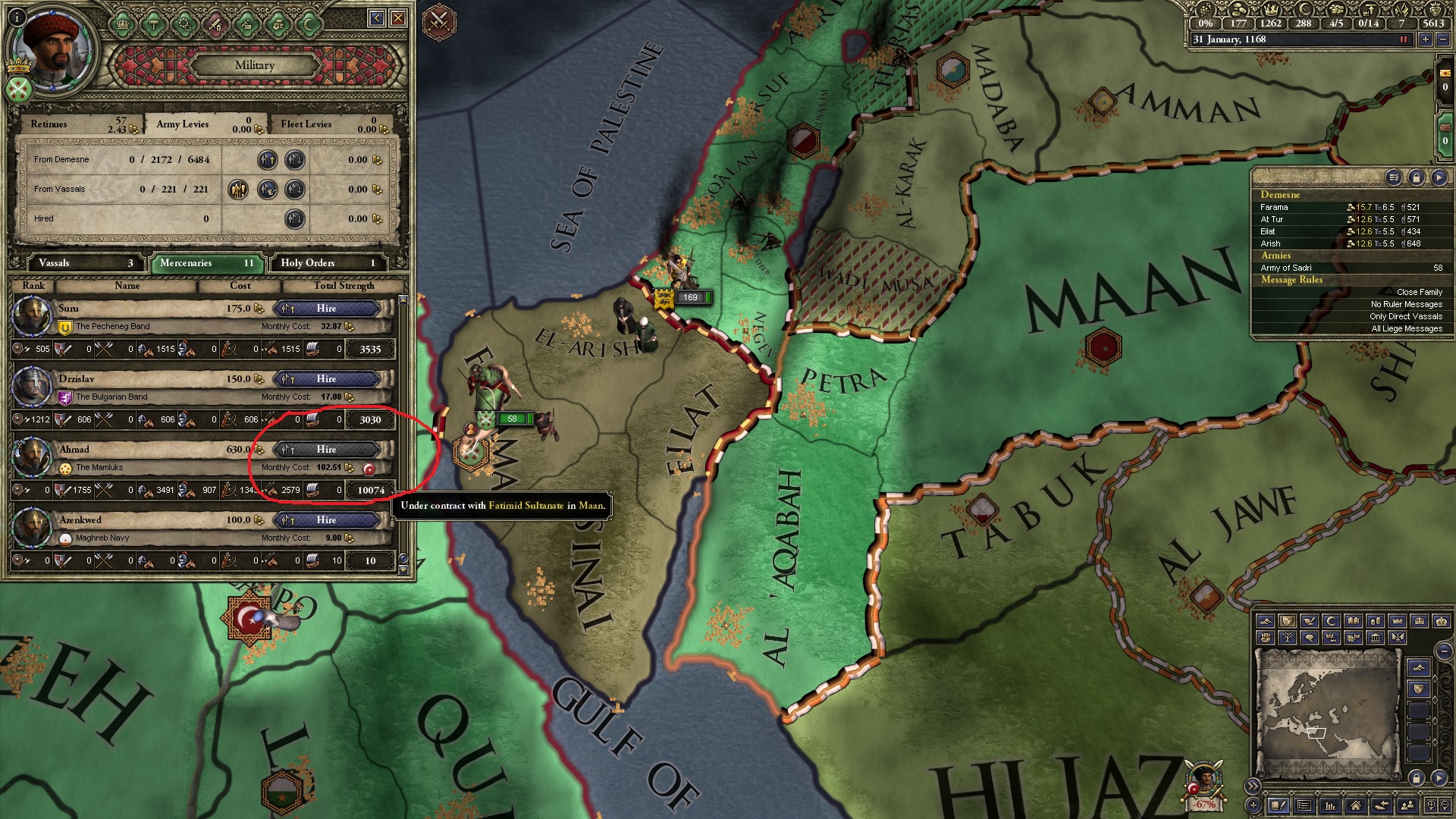Hire the Pecheneg Band mercenaries
1456x819 pixels.
click(328, 309)
